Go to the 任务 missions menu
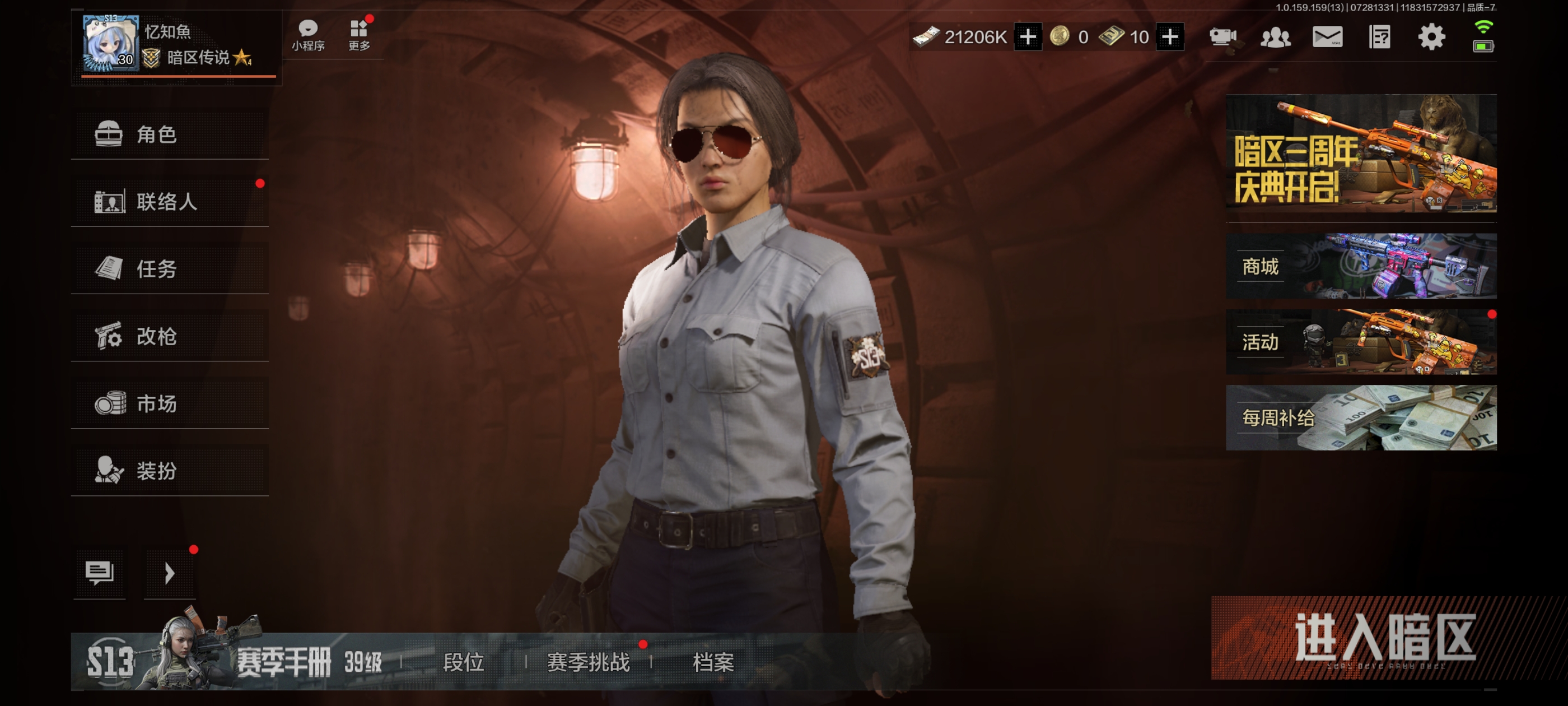 coord(169,268)
